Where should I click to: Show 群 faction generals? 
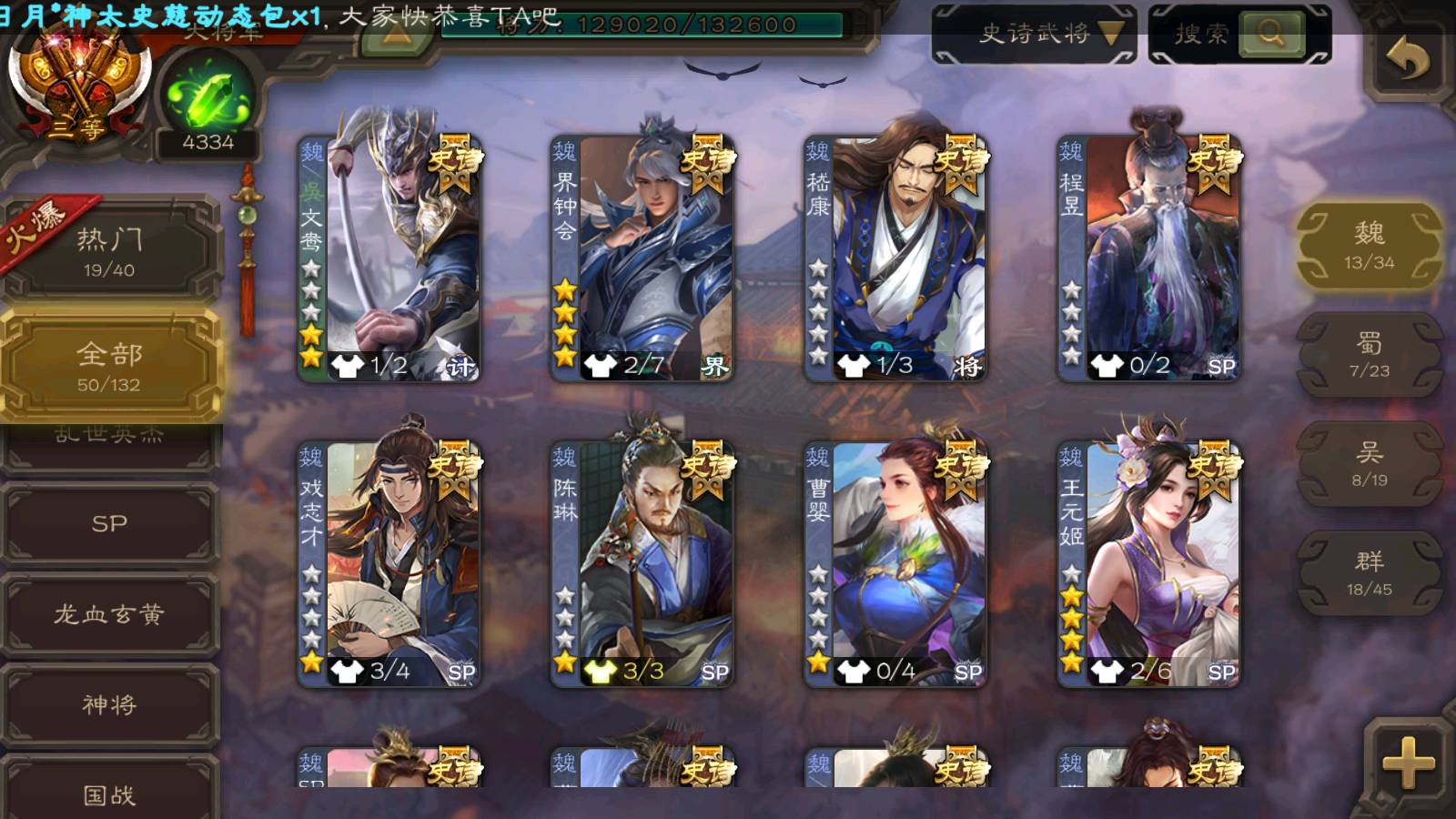[1369, 573]
